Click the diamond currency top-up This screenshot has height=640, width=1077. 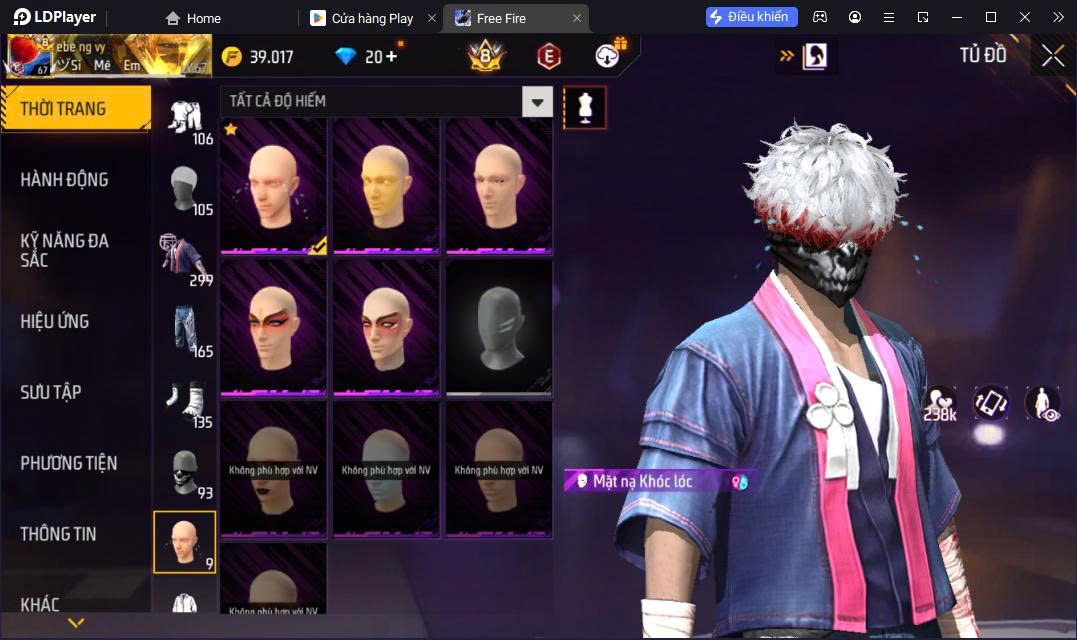(x=368, y=56)
